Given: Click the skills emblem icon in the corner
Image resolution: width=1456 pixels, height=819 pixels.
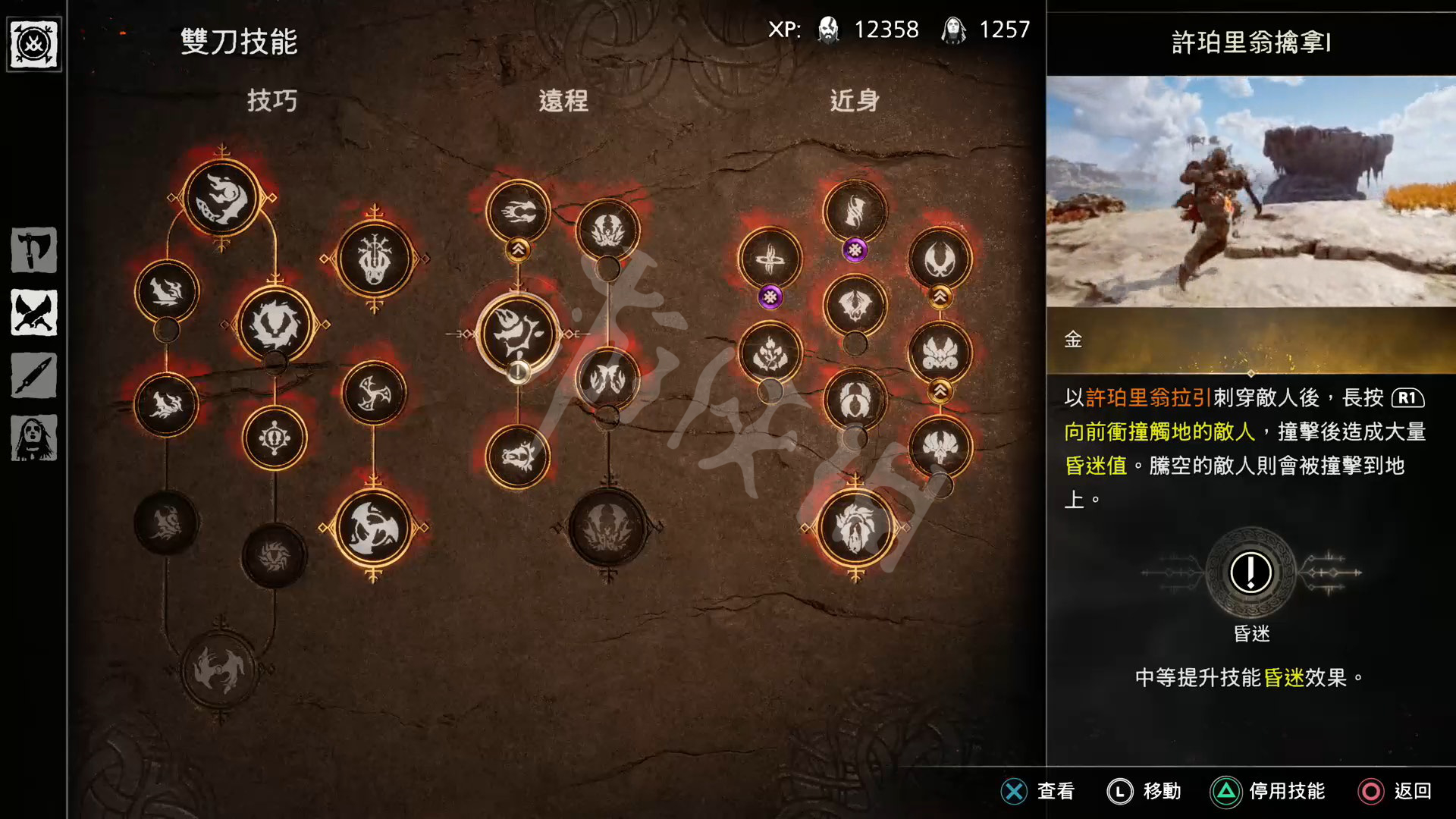Looking at the screenshot, I should 34,45.
